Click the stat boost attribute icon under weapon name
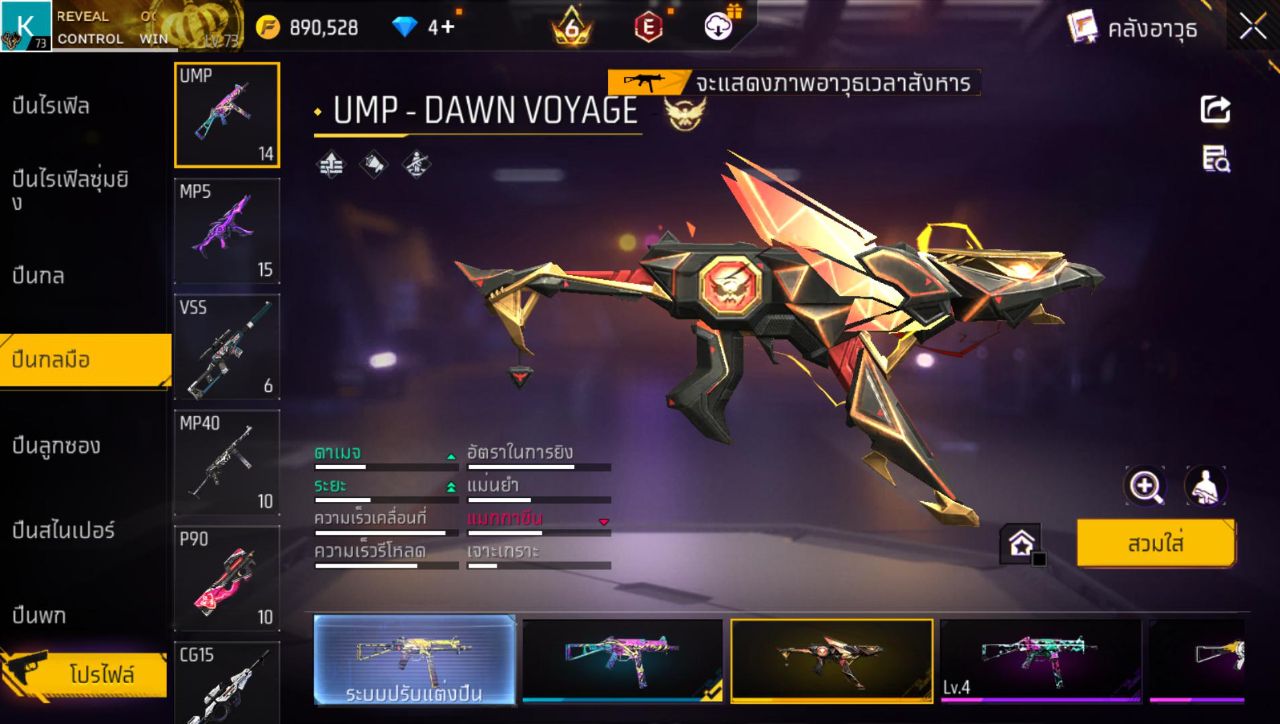The height and width of the screenshot is (724, 1280). (329, 163)
